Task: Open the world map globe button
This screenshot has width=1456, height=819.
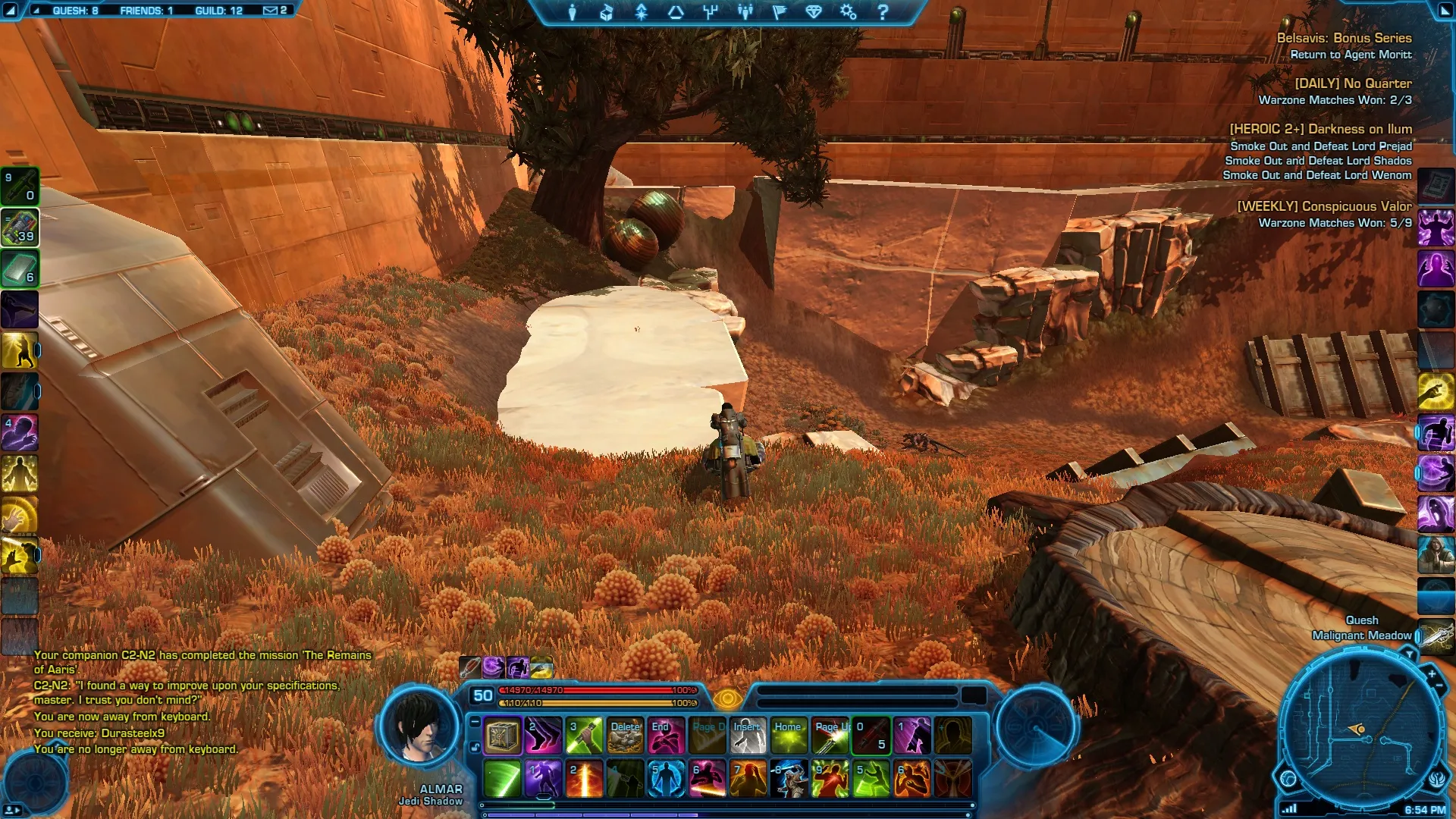Action: click(1288, 779)
